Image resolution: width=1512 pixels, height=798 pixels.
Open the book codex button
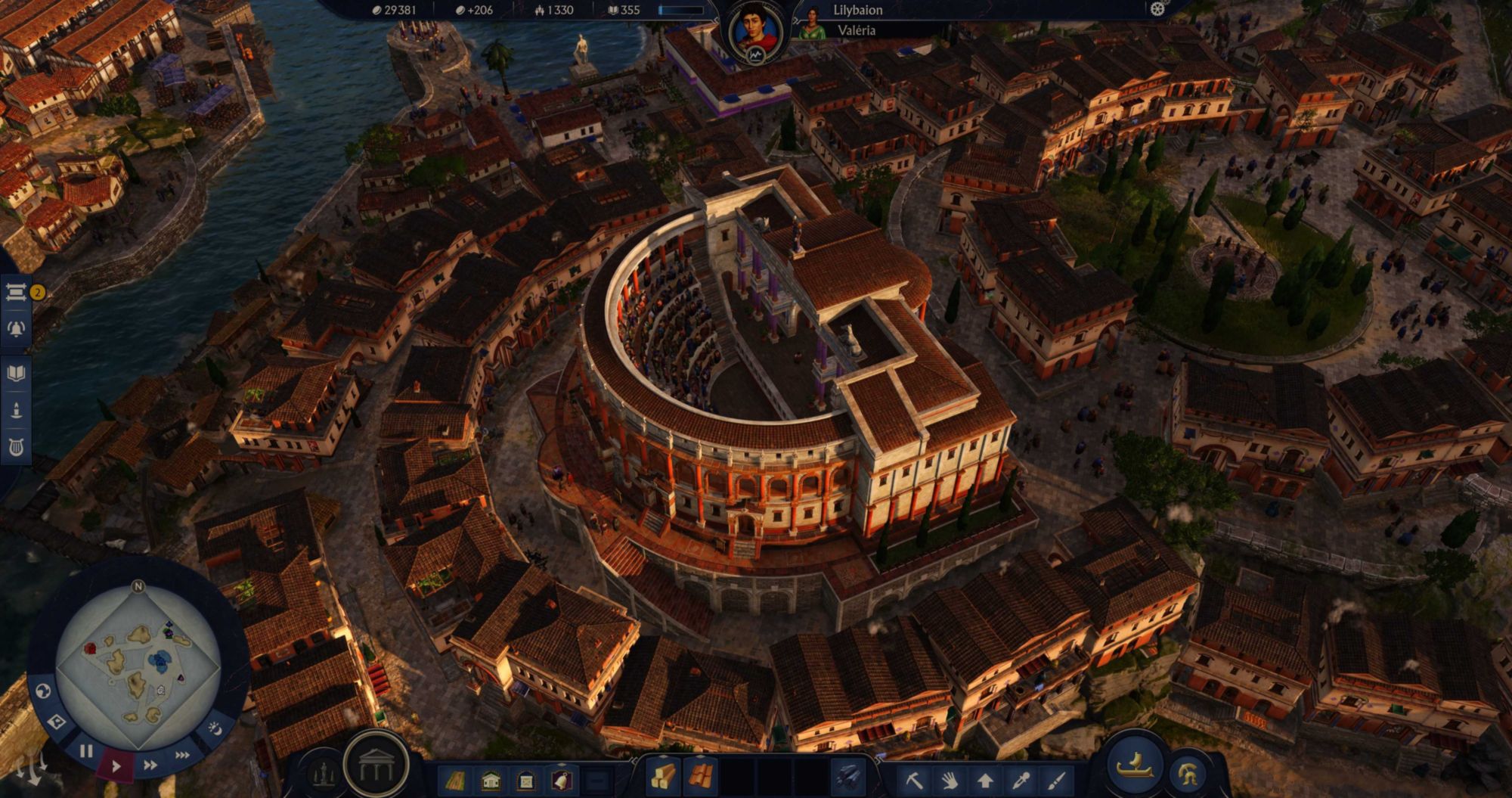[x=17, y=373]
